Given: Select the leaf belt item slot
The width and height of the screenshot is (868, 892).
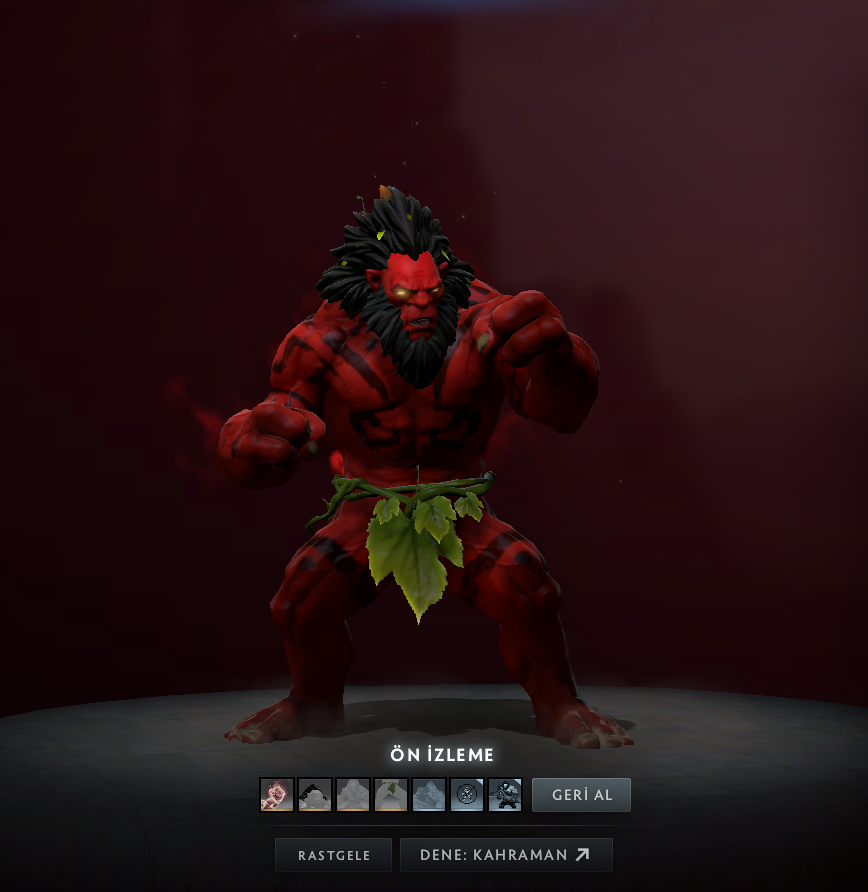Looking at the screenshot, I should tap(391, 795).
